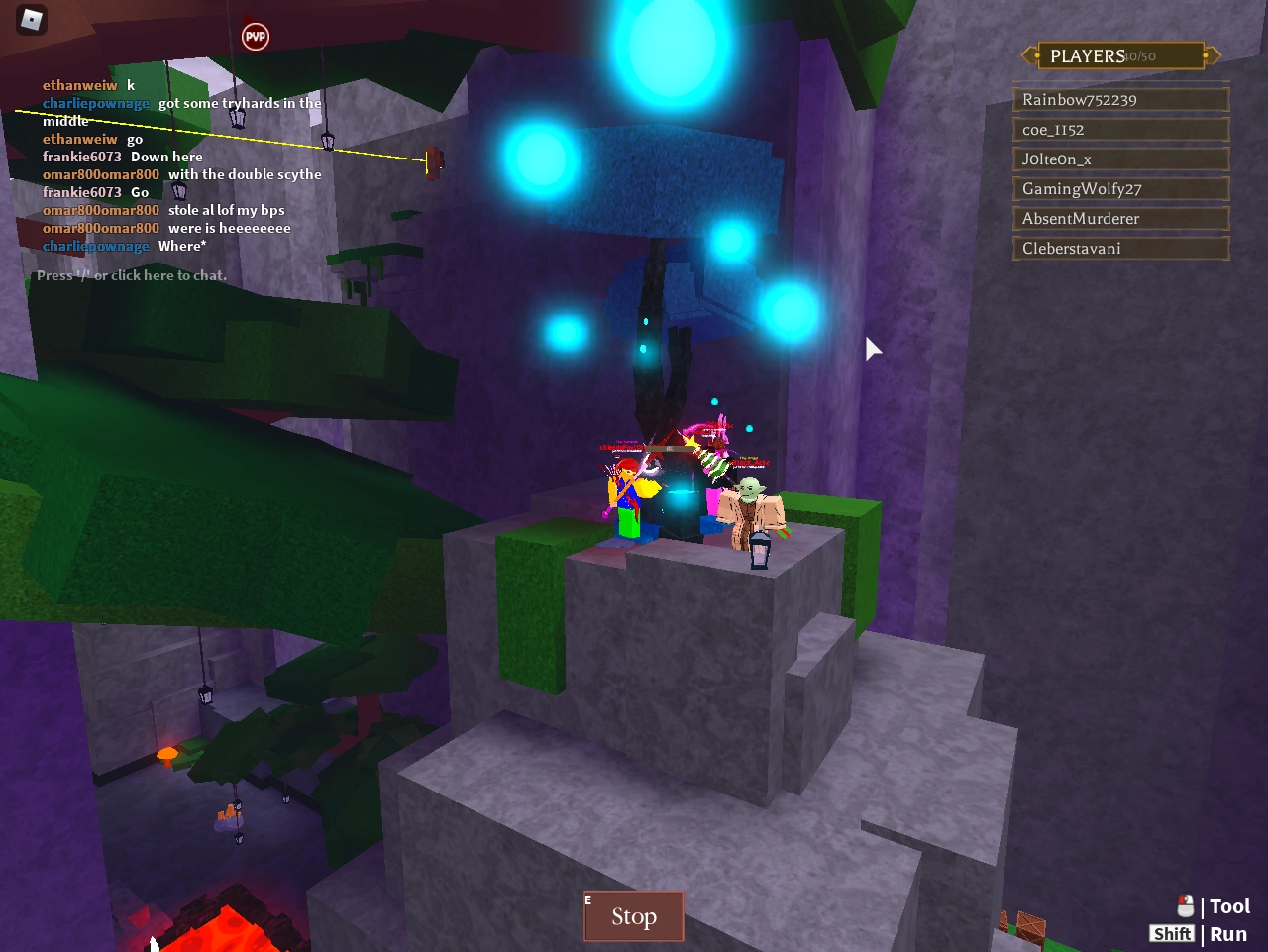Image resolution: width=1268 pixels, height=952 pixels.
Task: Click charliepownage's blue username in chat
Action: (x=95, y=102)
